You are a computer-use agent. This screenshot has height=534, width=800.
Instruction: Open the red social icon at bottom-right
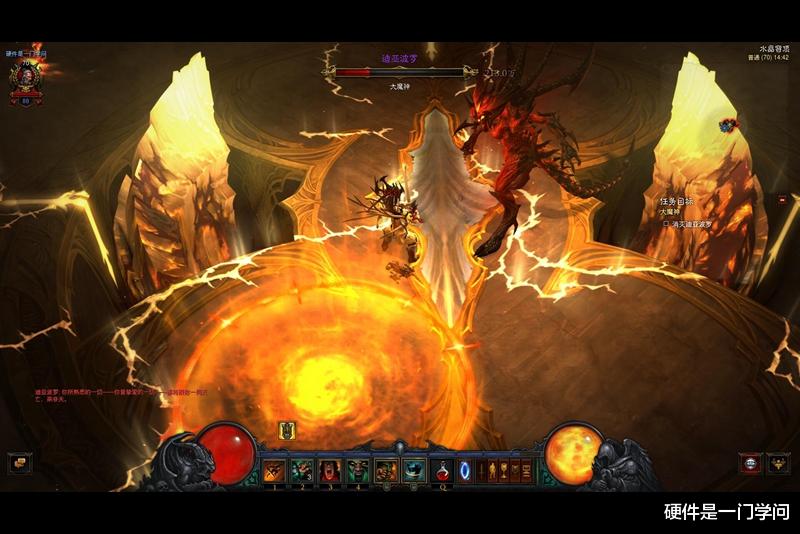(750, 462)
